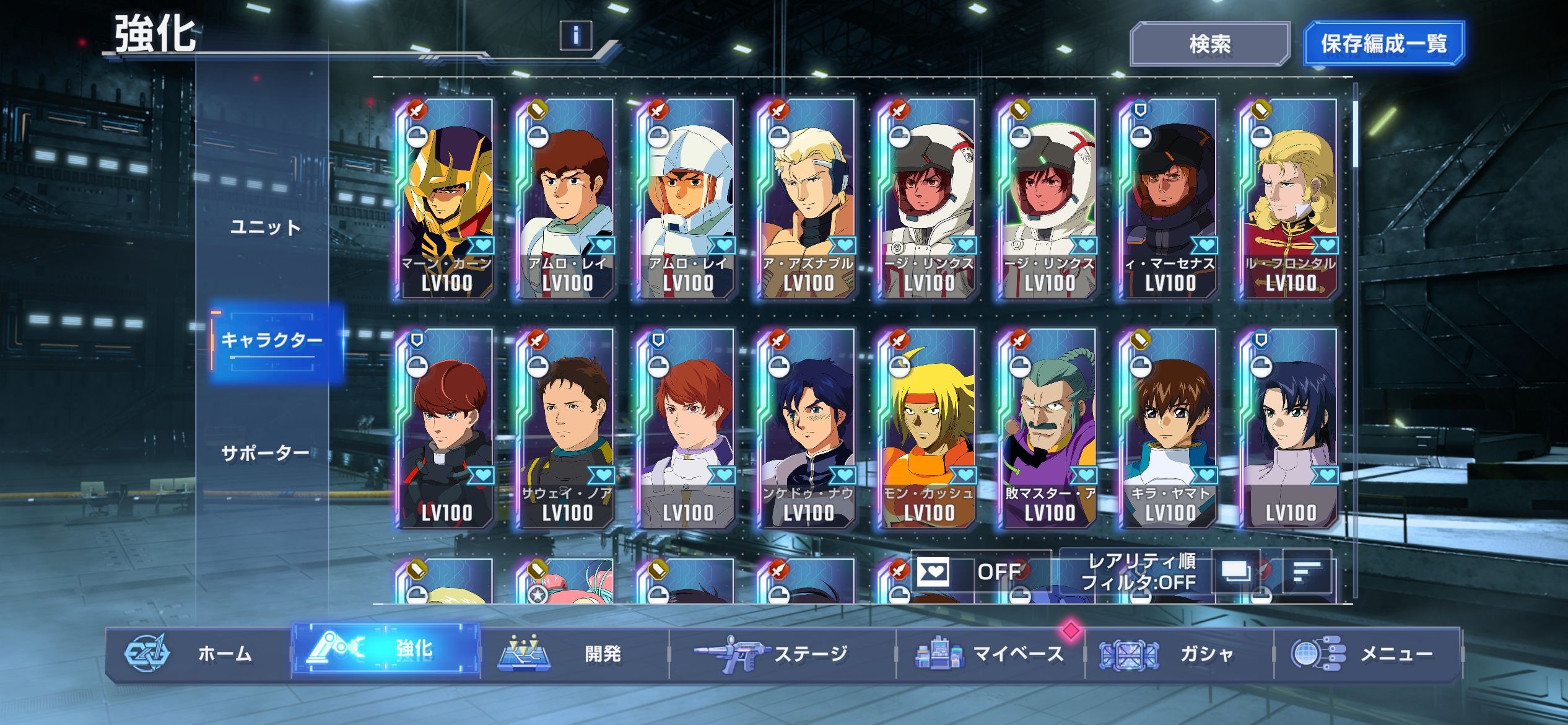Go to ホーム in the bottom menu

coord(198,653)
